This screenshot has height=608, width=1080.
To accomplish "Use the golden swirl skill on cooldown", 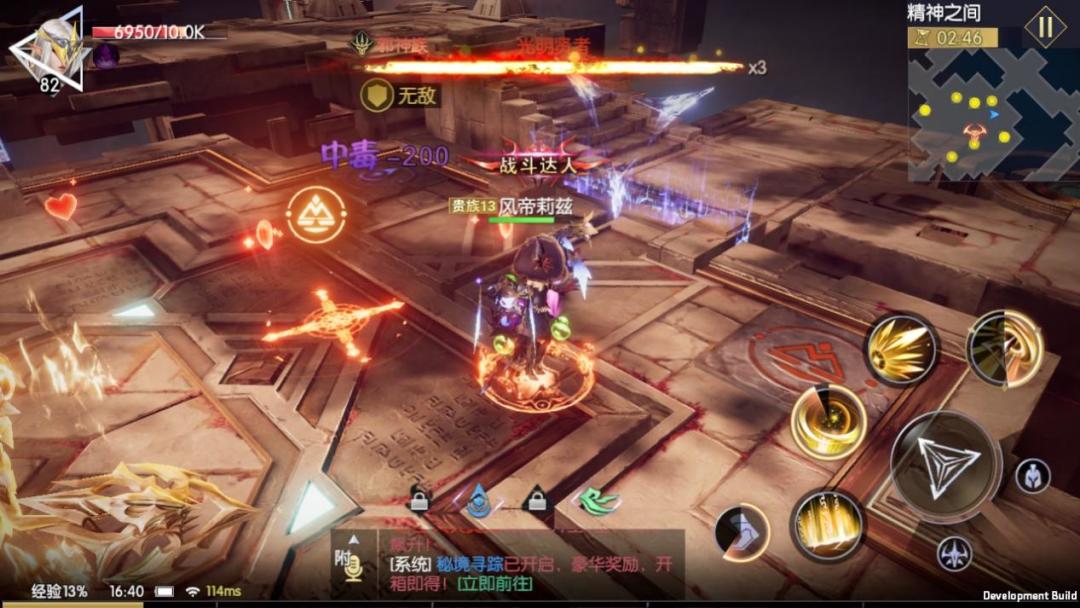I will click(1005, 347).
